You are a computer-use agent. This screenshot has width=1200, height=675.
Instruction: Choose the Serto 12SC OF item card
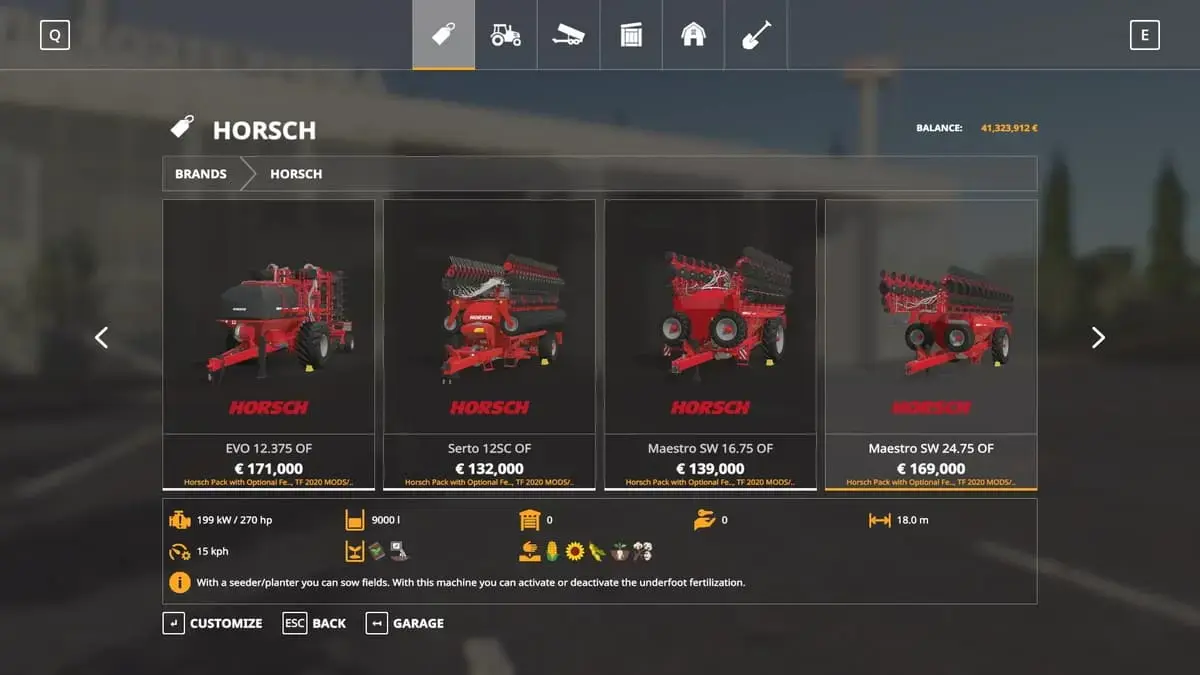point(489,343)
